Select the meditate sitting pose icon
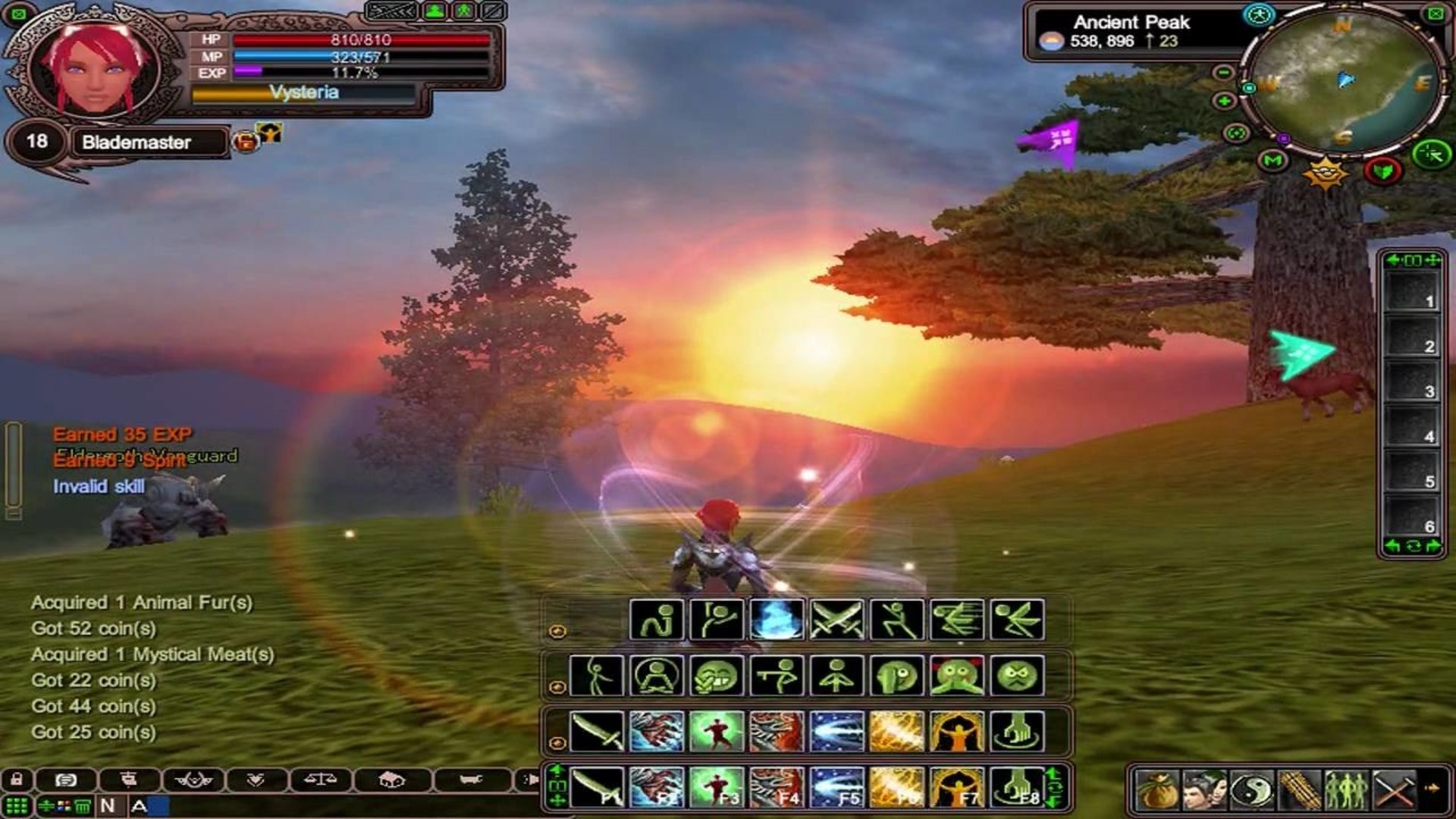 [656, 675]
